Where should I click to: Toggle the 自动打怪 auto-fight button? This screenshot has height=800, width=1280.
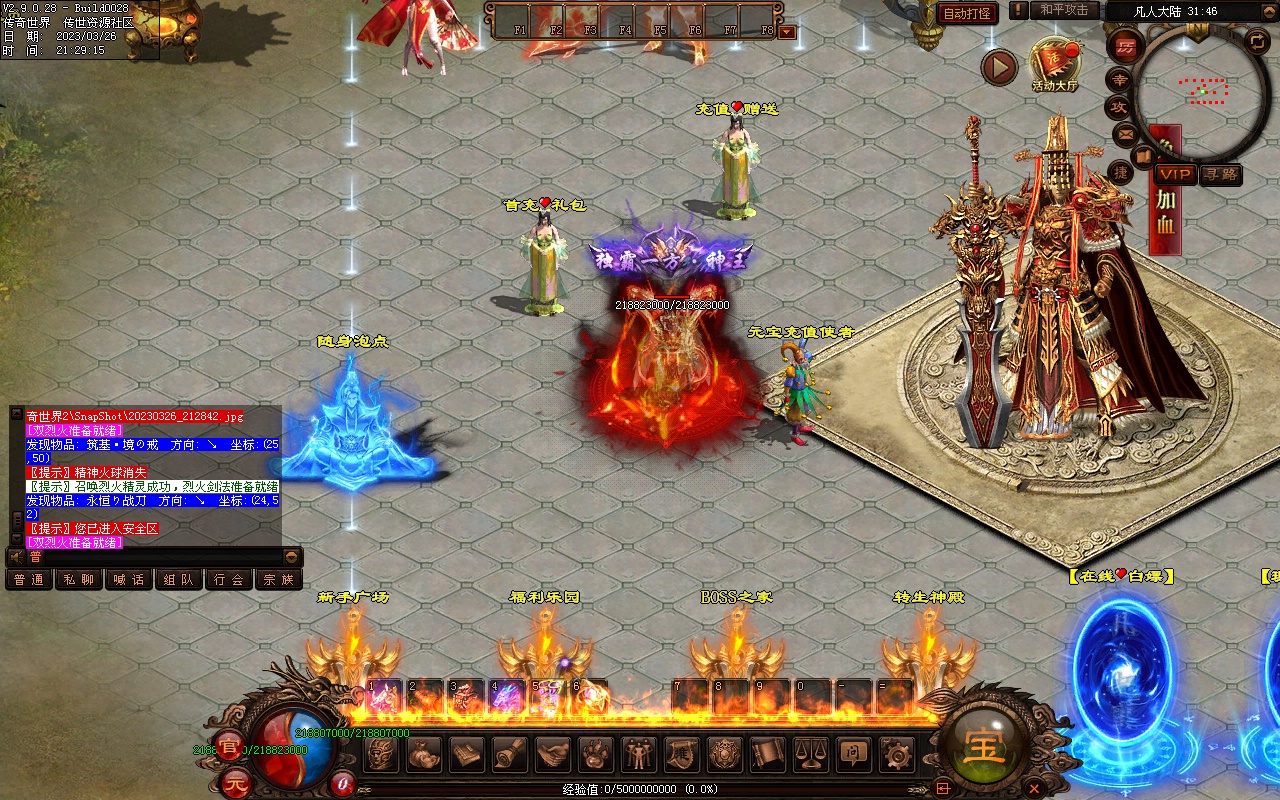pos(968,13)
